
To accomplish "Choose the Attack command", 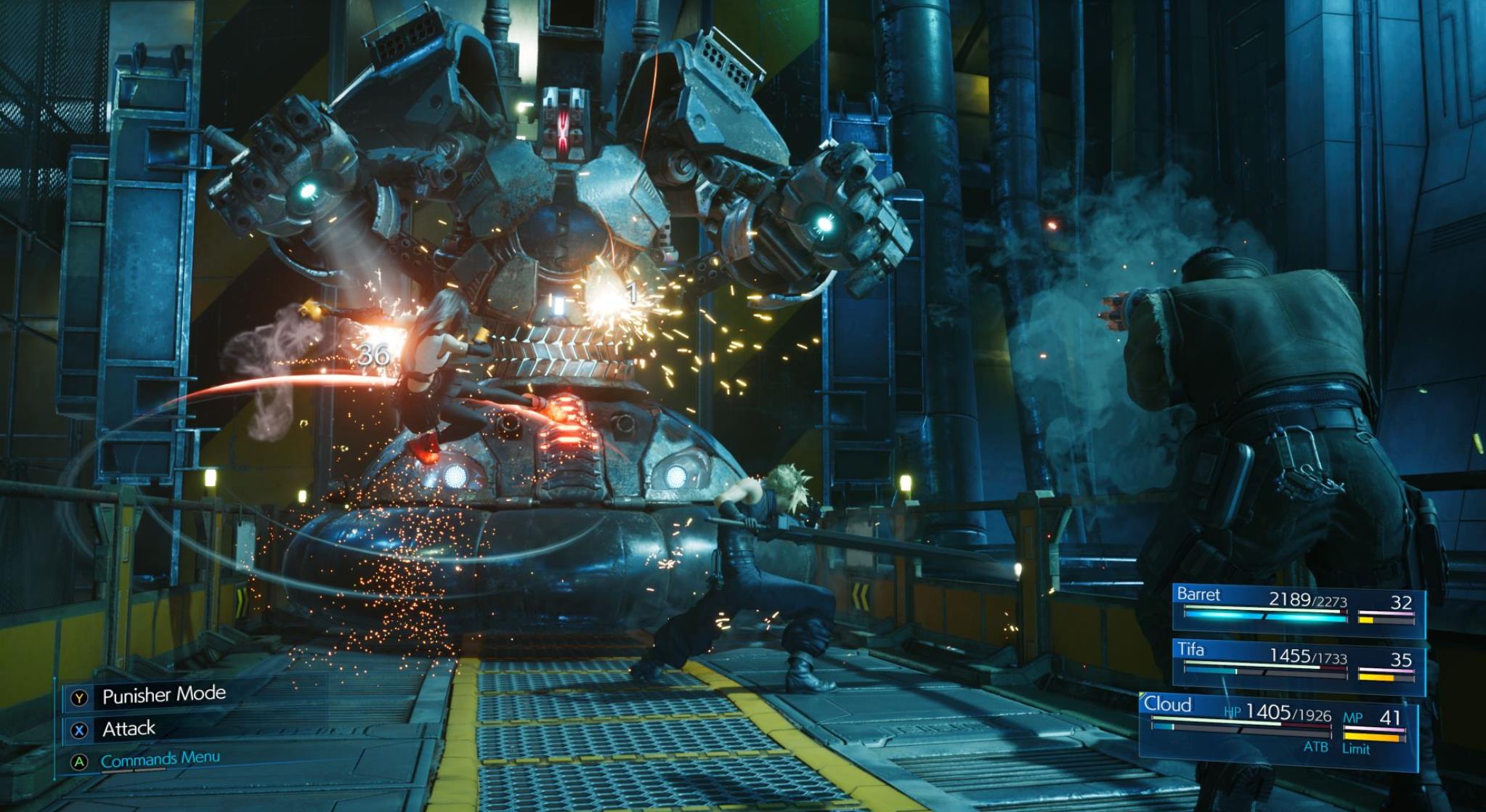I will 129,728.
